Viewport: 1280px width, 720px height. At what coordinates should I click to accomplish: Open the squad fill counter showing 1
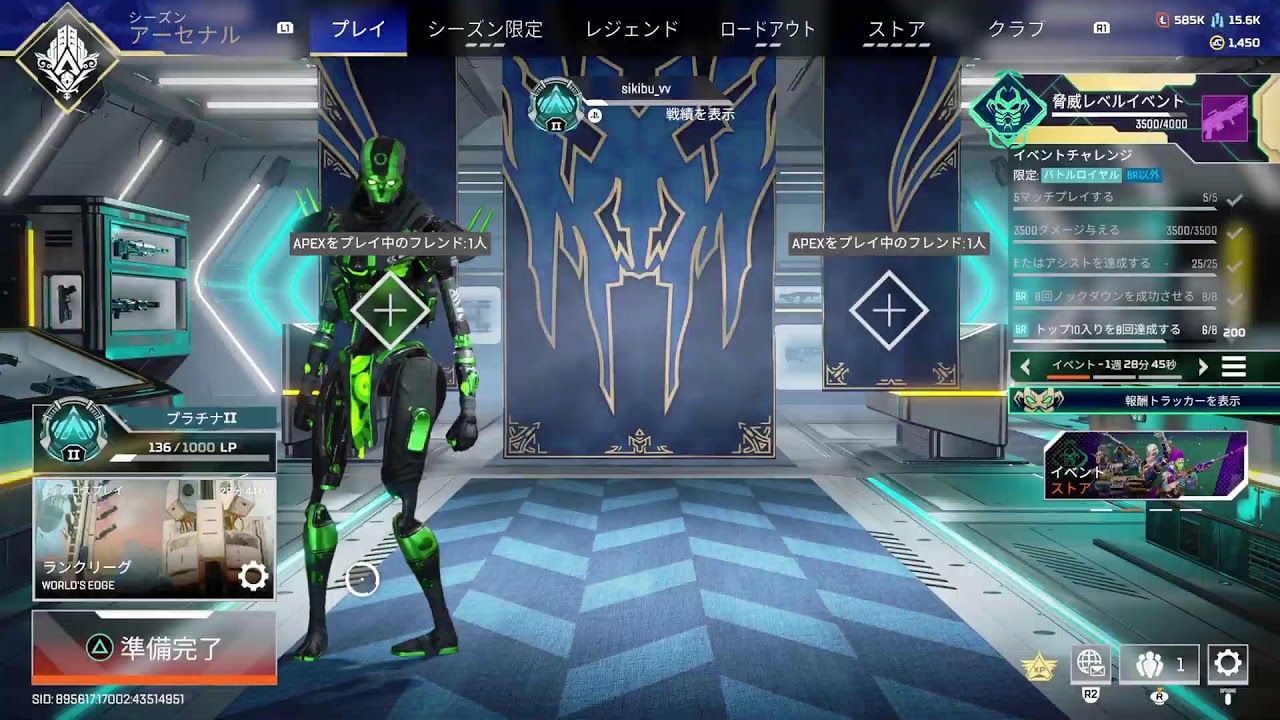point(1158,663)
